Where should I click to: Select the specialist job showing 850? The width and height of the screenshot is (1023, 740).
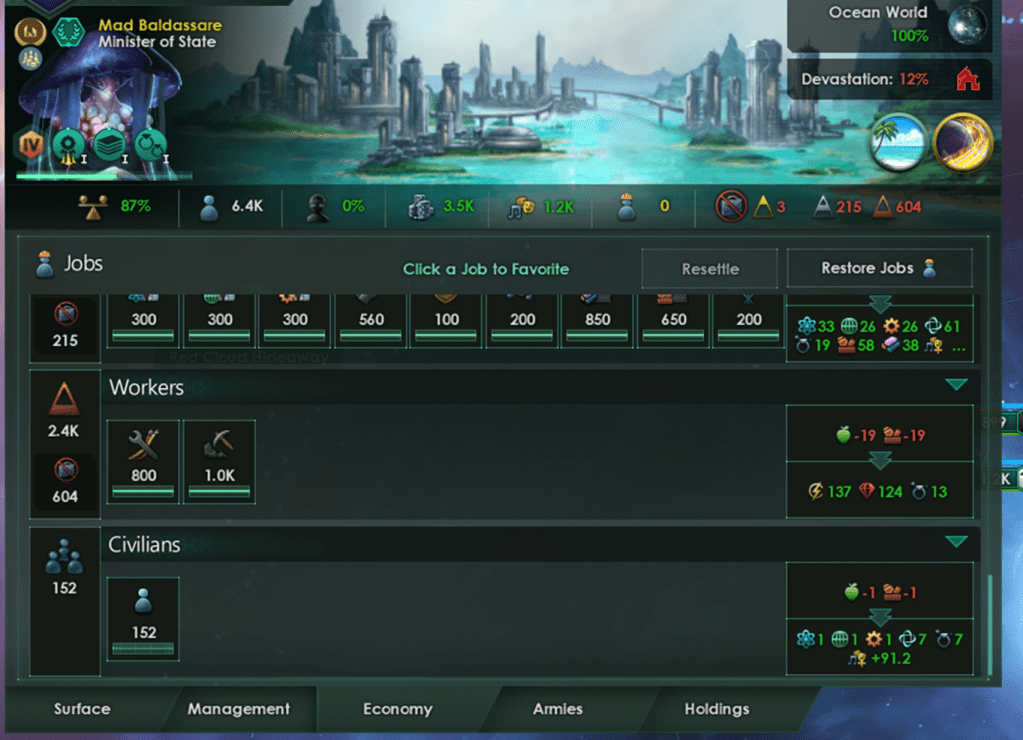[x=599, y=318]
